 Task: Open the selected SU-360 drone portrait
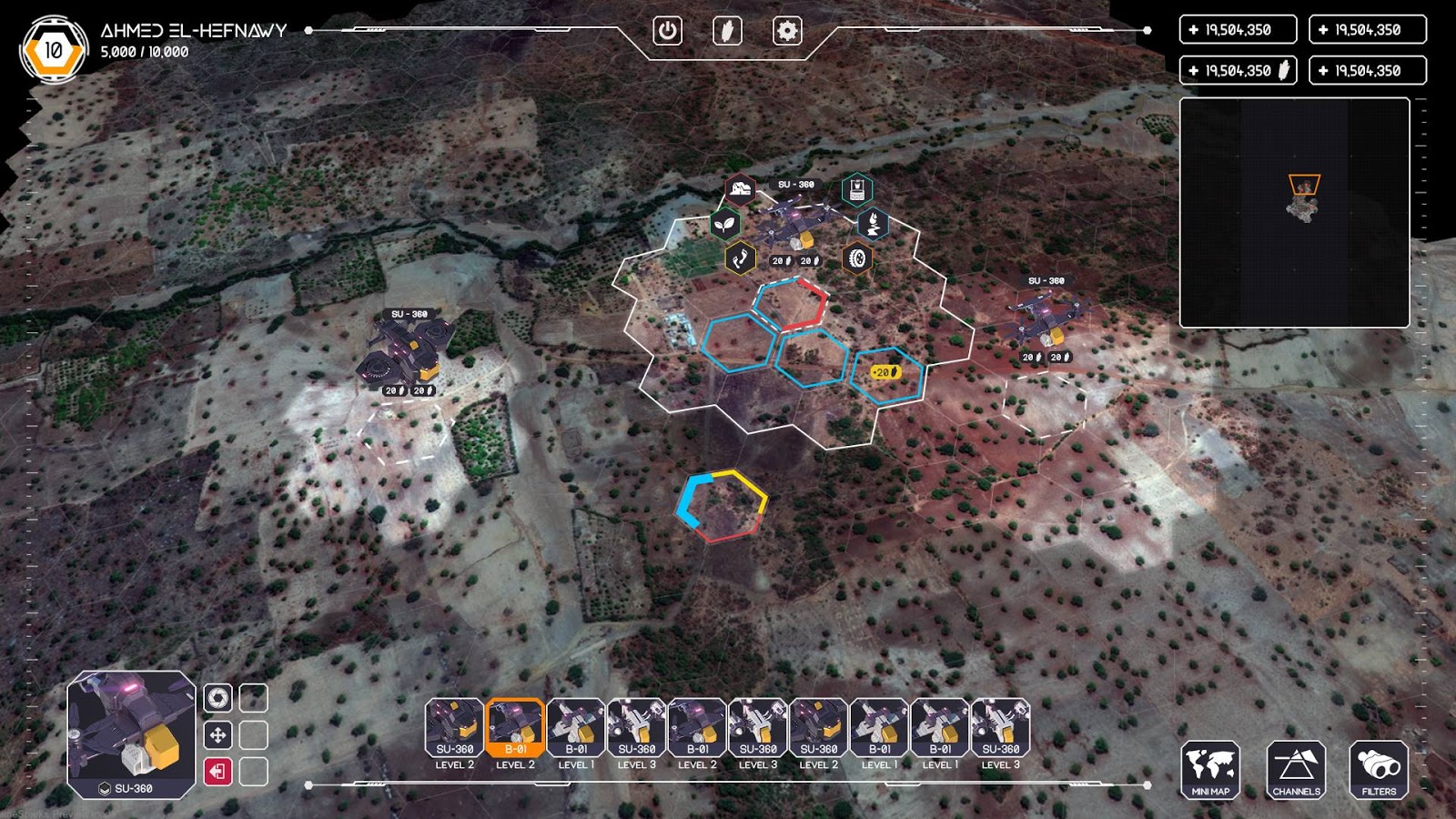coord(131,734)
